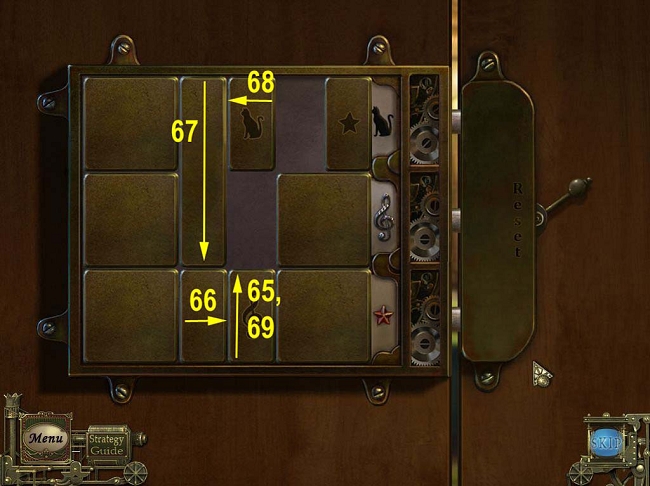Viewport: 650px width, 486px height.
Task: Skip the puzzle with the Skip button
Action: tap(605, 442)
